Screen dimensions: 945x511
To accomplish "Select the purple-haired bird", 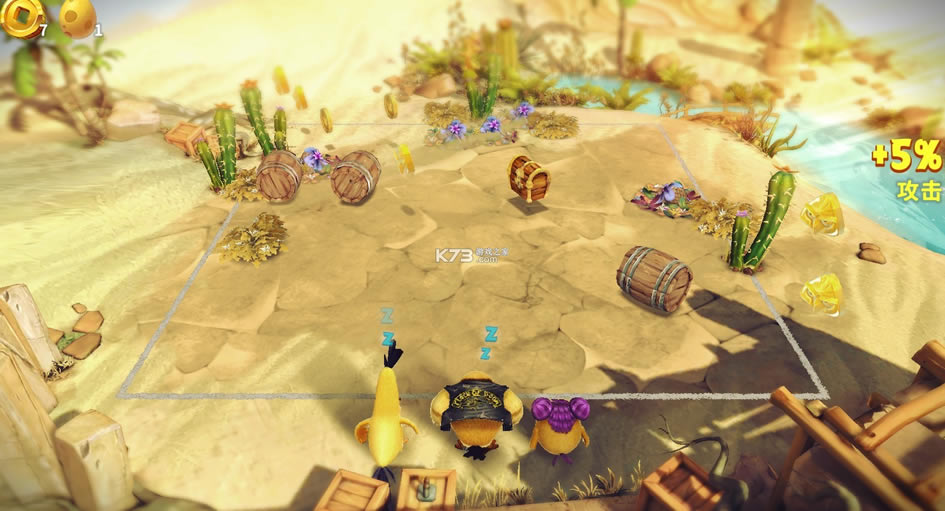I will click(558, 425).
